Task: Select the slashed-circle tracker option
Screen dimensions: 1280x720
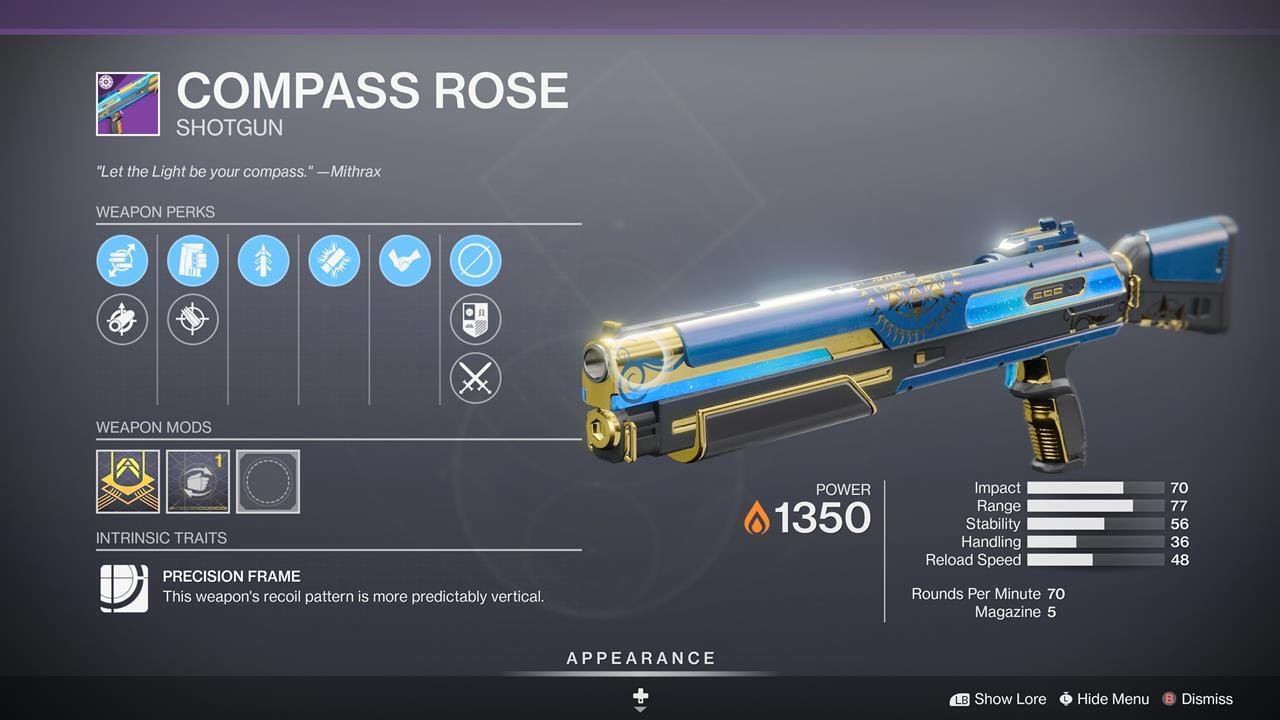Action: 475,261
